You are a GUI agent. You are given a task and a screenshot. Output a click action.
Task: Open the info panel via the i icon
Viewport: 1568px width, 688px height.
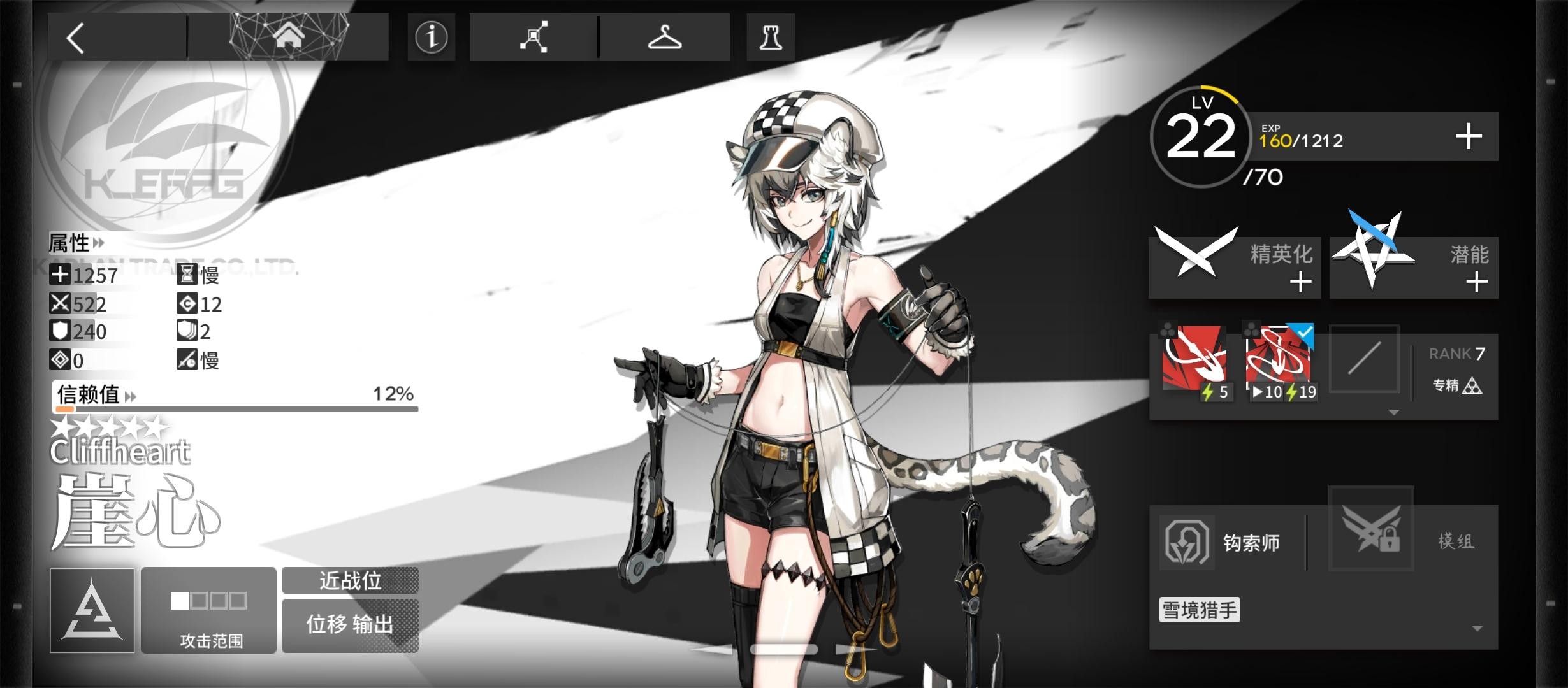click(x=432, y=37)
